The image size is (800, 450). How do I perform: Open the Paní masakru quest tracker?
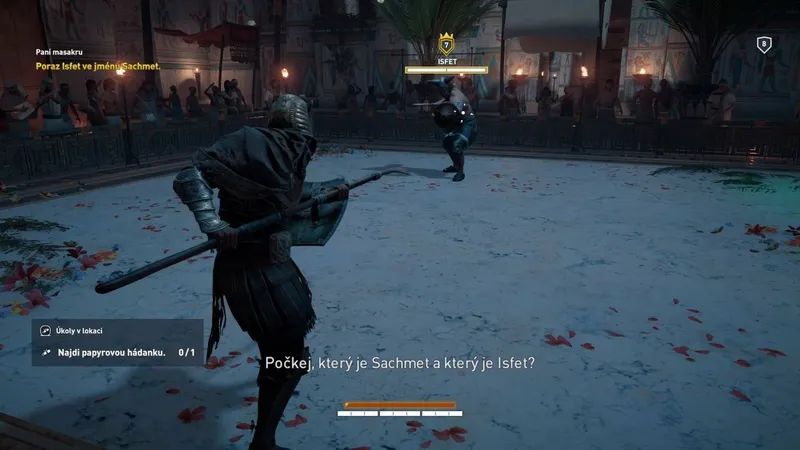tap(58, 54)
